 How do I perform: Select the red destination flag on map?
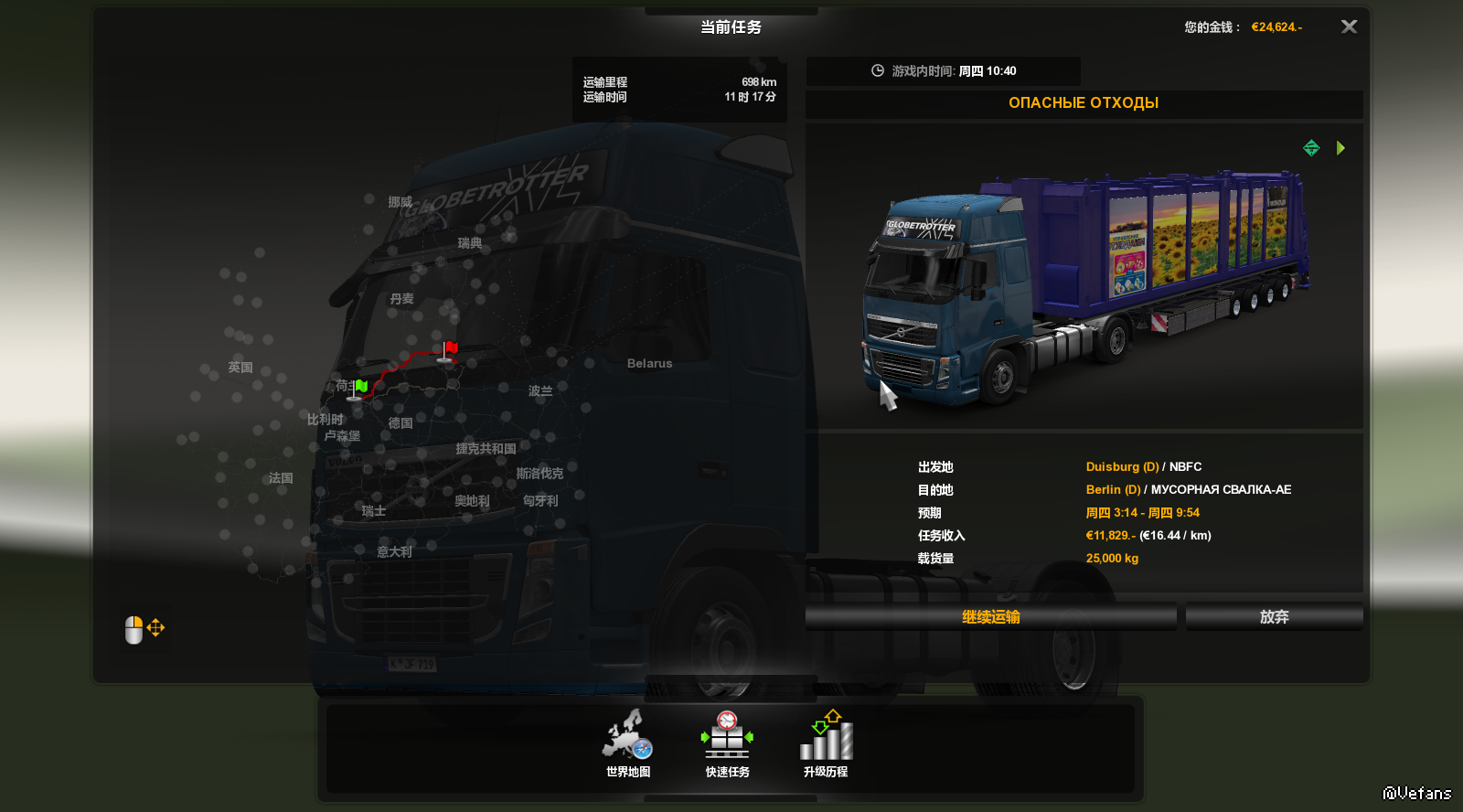(x=449, y=350)
